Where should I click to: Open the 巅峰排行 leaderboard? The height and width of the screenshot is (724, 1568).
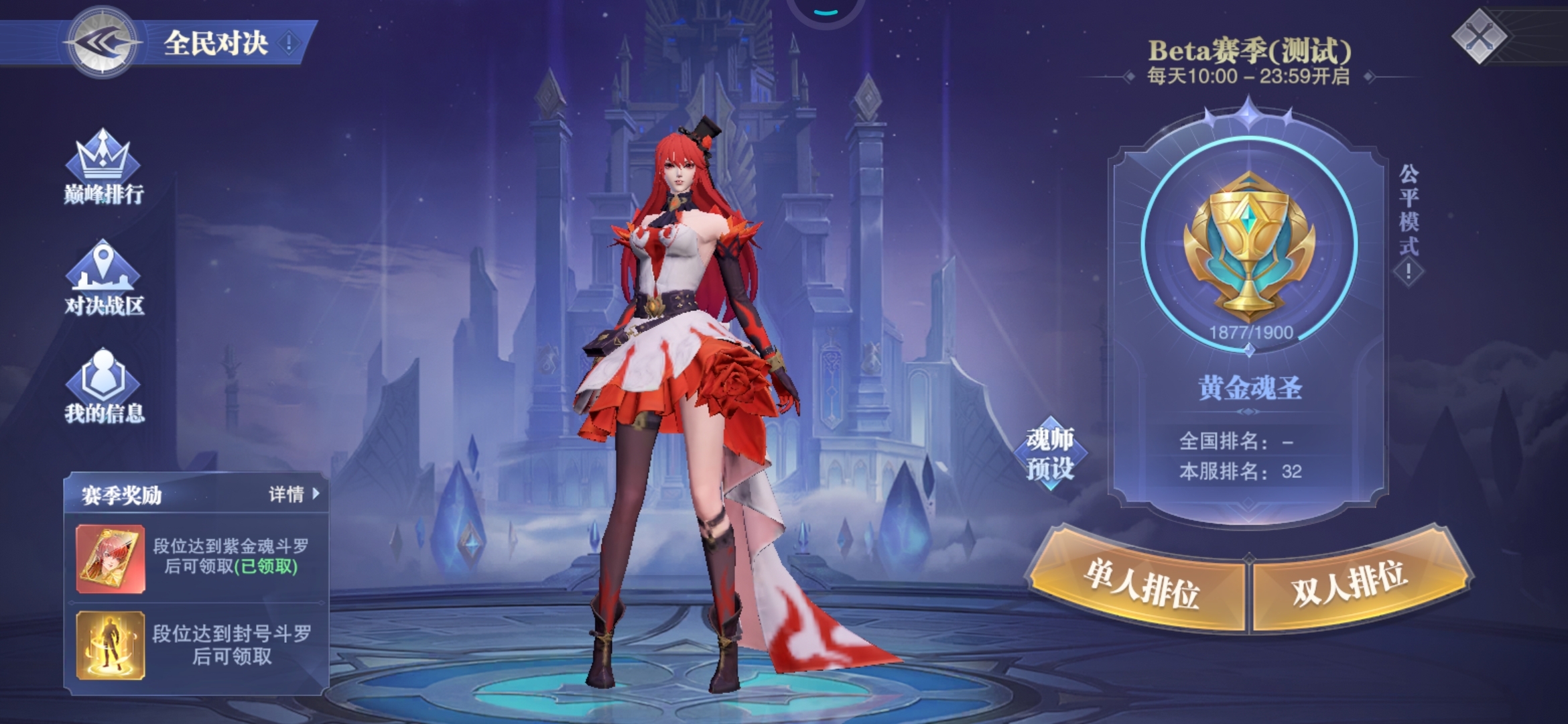pos(103,168)
